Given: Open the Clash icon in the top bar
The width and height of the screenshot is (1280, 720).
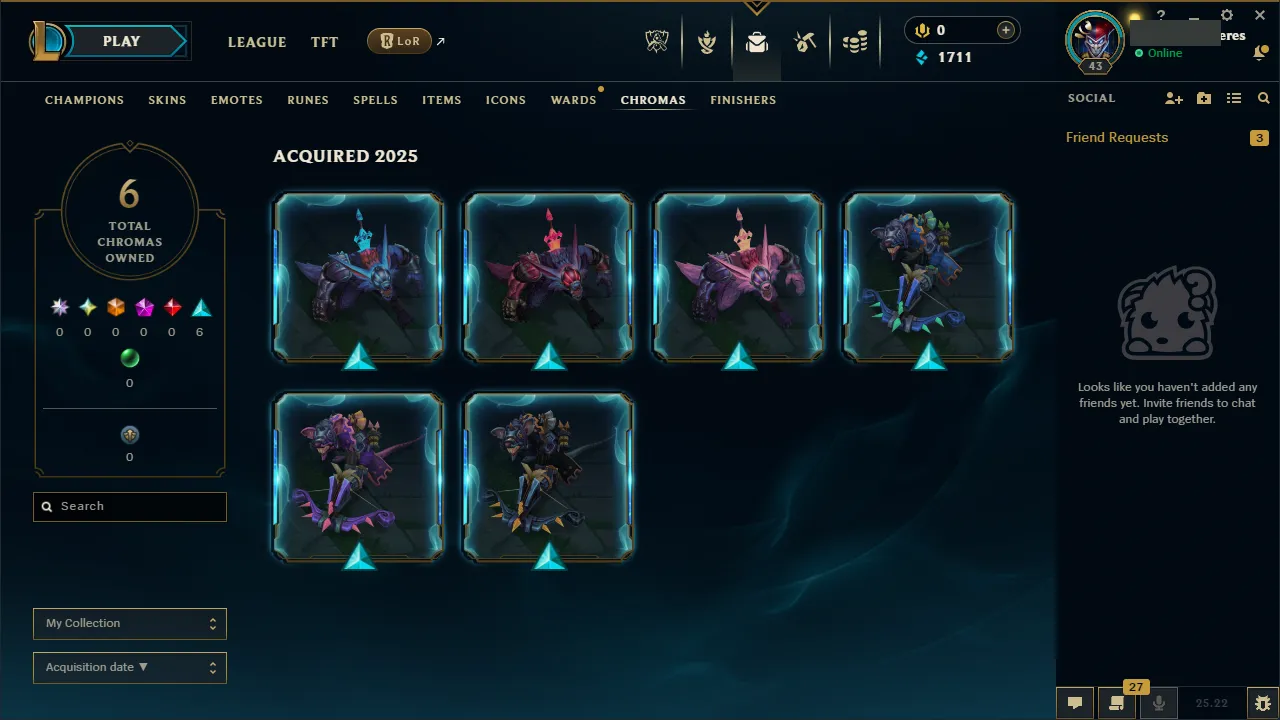Looking at the screenshot, I should tap(707, 41).
